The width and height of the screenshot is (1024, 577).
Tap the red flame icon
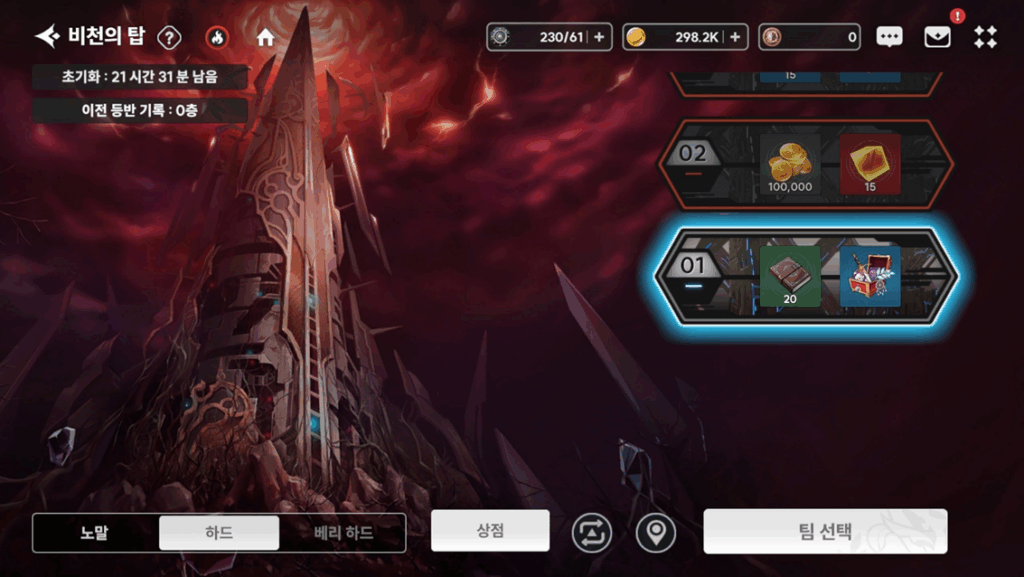click(x=216, y=38)
